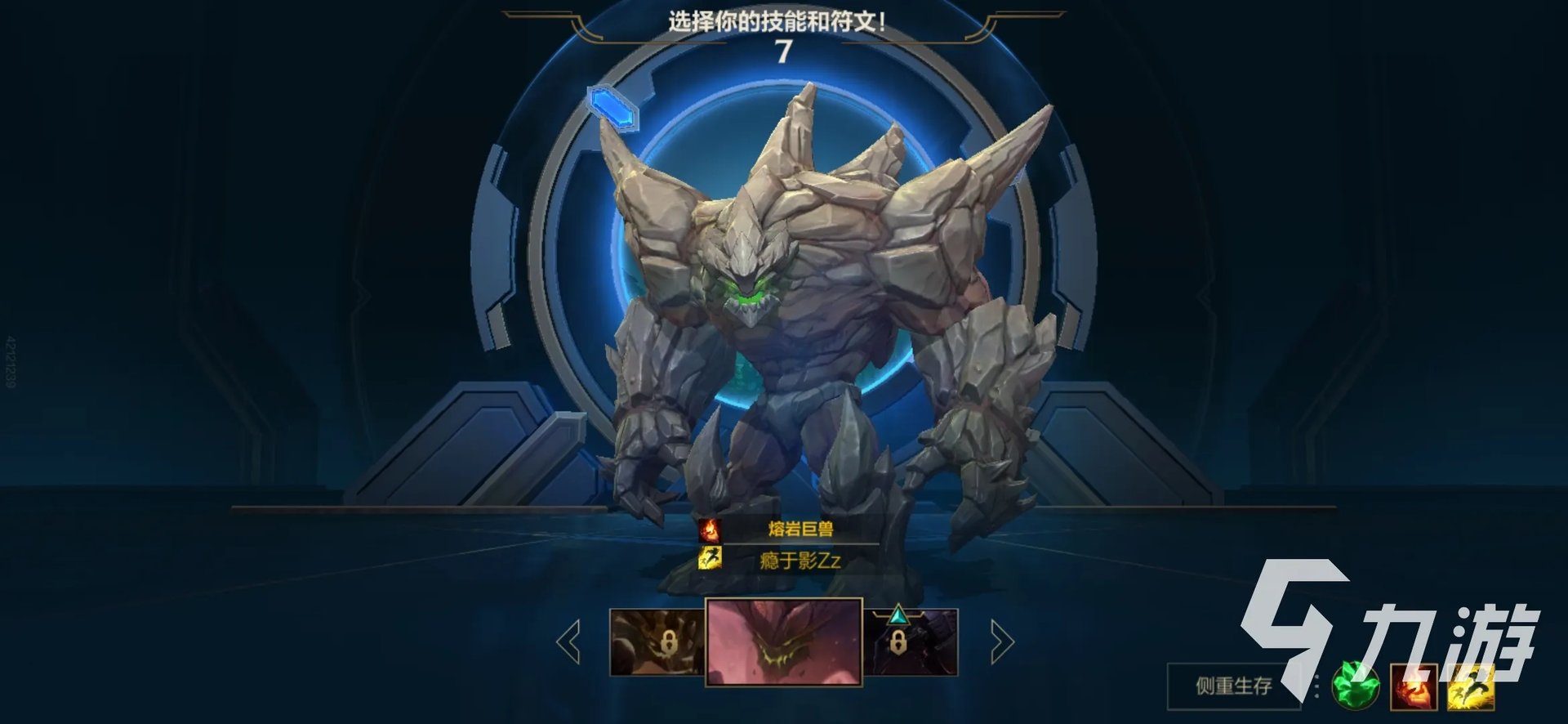
Task: Show the previous skin with the left arrow
Action: point(568,641)
